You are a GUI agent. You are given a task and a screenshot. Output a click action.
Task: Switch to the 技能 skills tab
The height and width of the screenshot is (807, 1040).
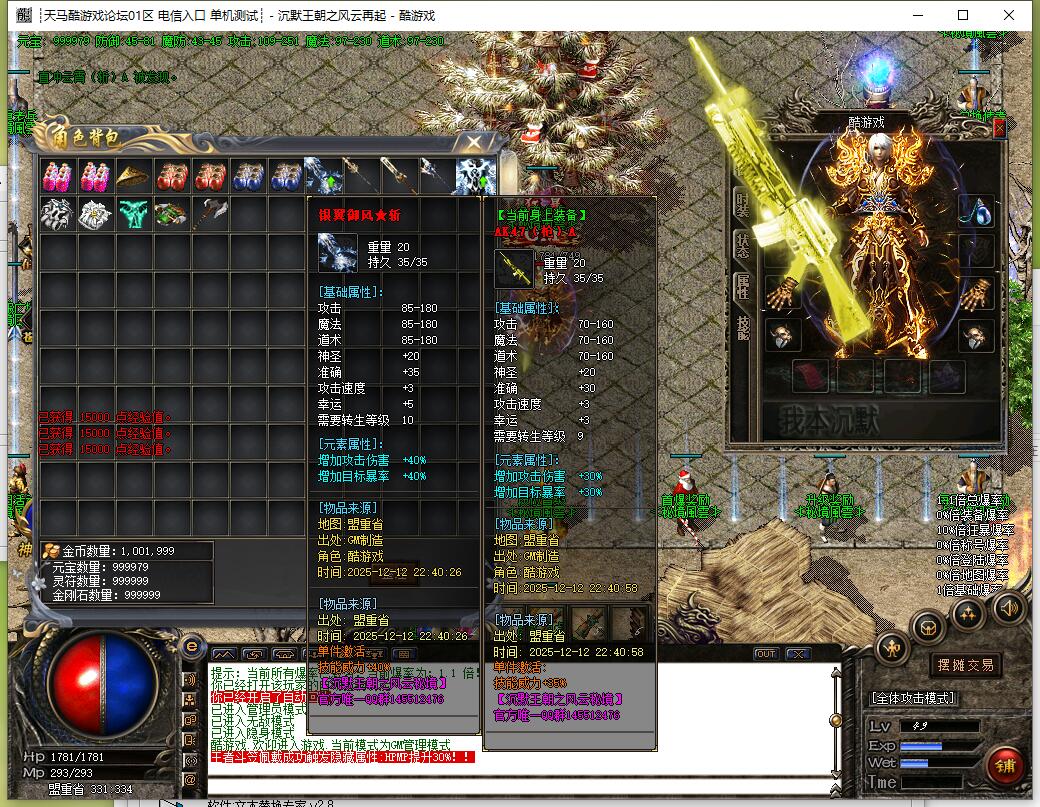742,329
